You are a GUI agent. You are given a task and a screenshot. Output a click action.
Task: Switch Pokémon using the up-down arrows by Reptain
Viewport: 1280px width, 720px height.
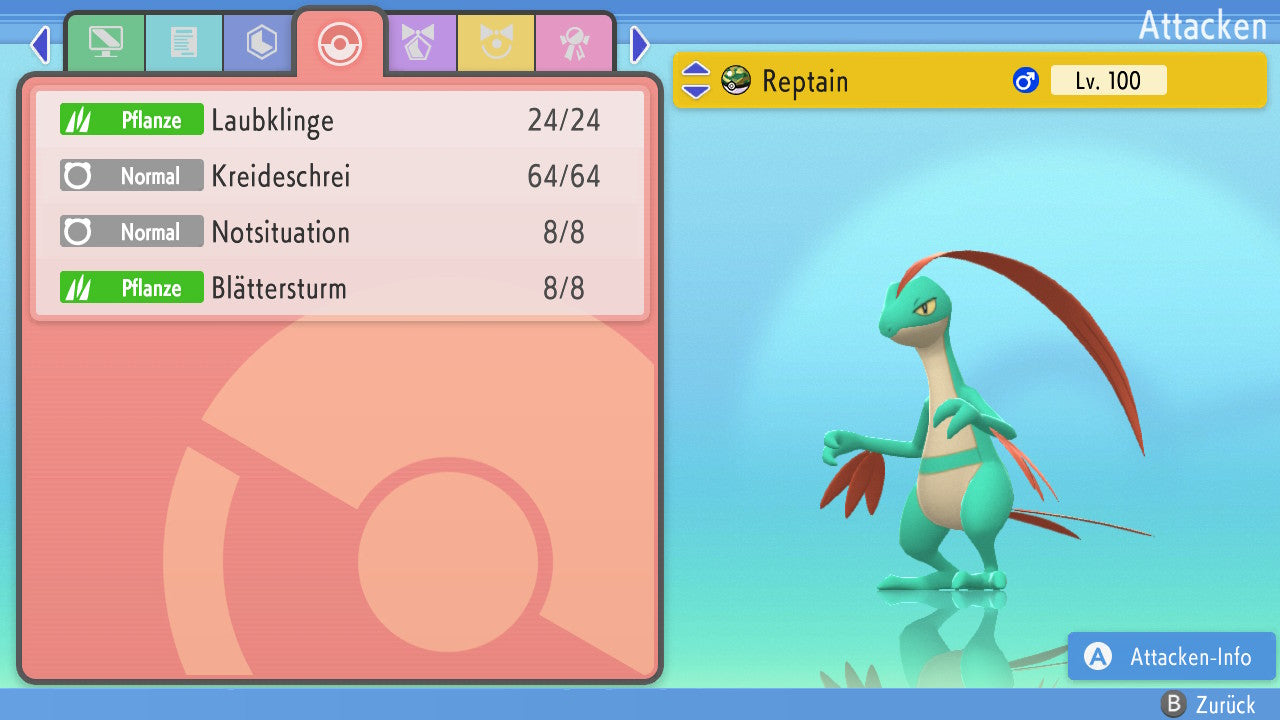tap(695, 80)
